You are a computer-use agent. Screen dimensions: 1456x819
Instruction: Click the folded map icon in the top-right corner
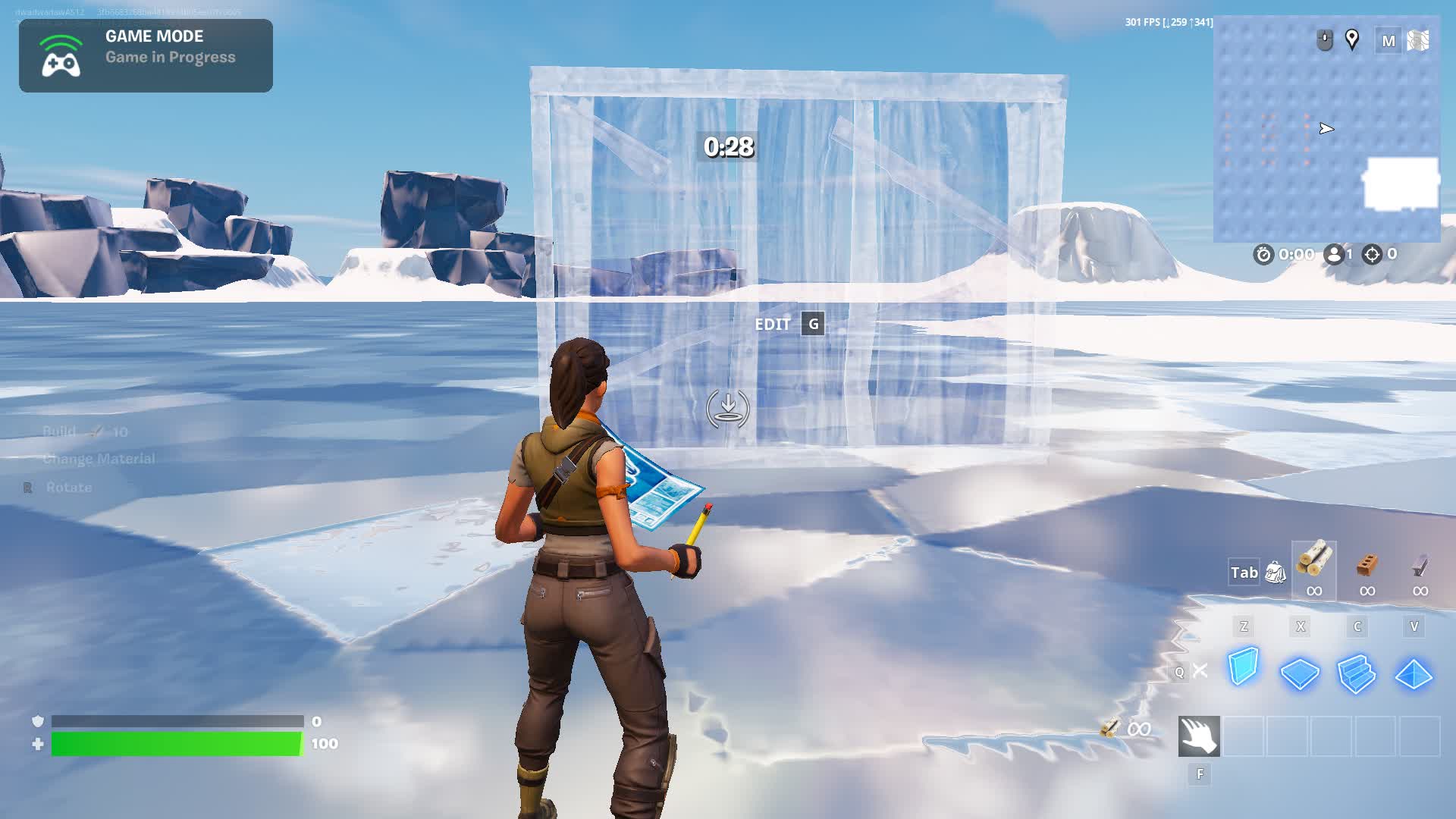click(1420, 41)
